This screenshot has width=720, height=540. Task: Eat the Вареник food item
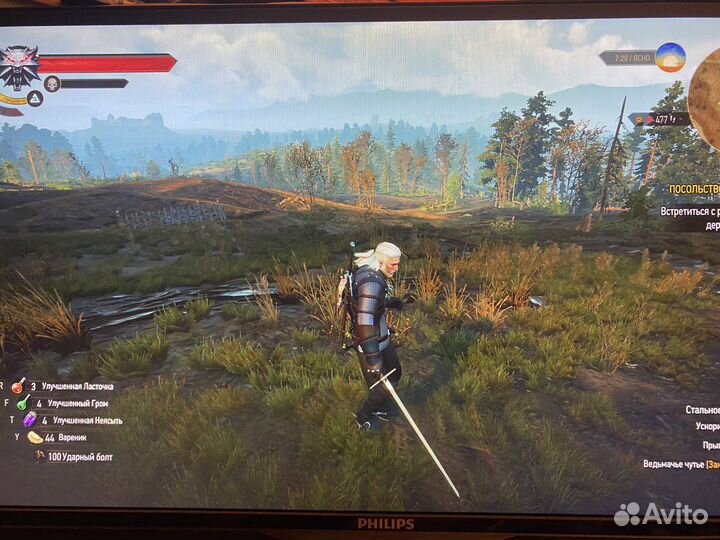(x=35, y=437)
